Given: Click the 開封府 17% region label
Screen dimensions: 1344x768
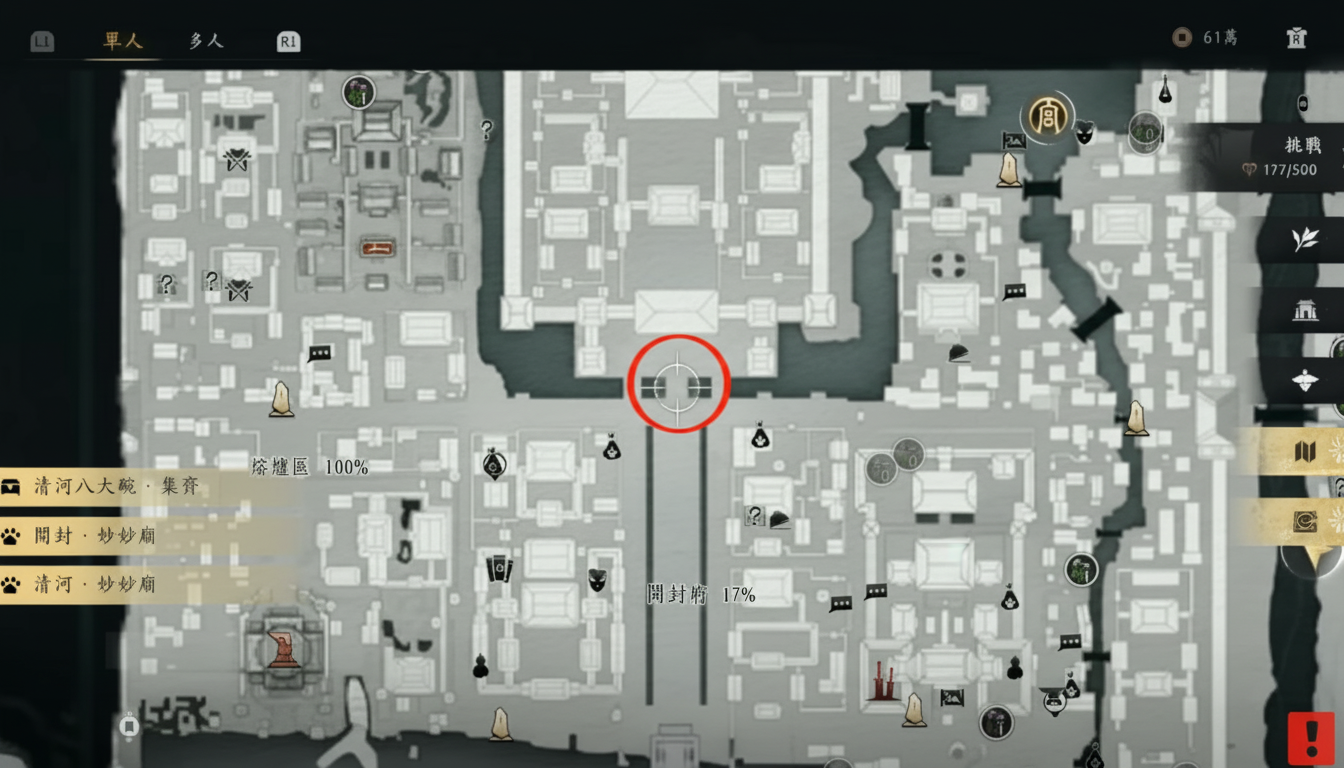Looking at the screenshot, I should [x=700, y=593].
